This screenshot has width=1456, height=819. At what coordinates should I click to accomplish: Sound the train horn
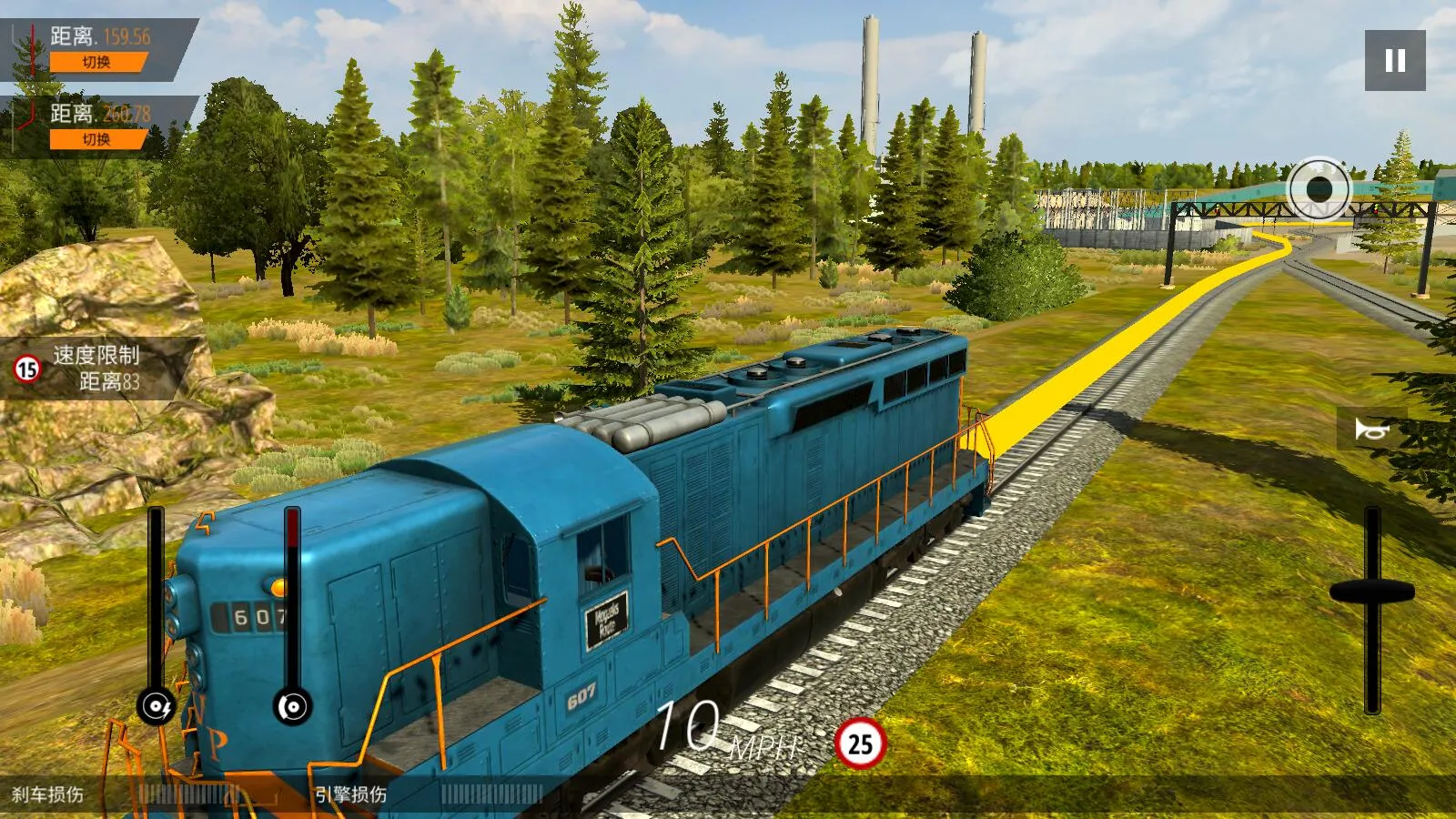(1371, 429)
